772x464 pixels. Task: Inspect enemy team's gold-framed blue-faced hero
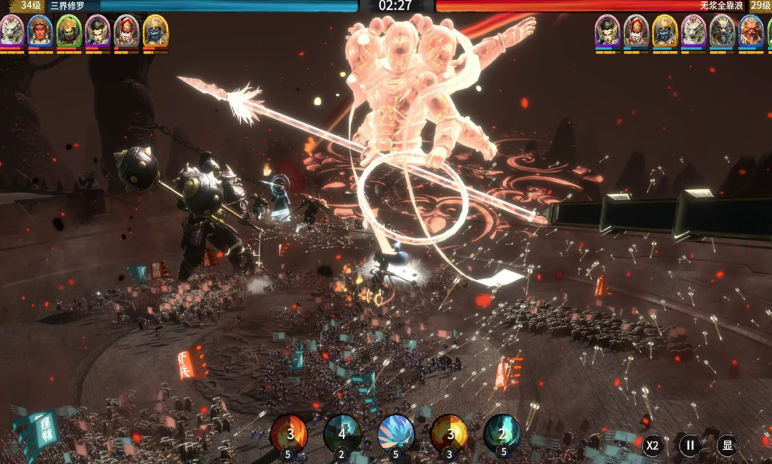click(x=665, y=31)
